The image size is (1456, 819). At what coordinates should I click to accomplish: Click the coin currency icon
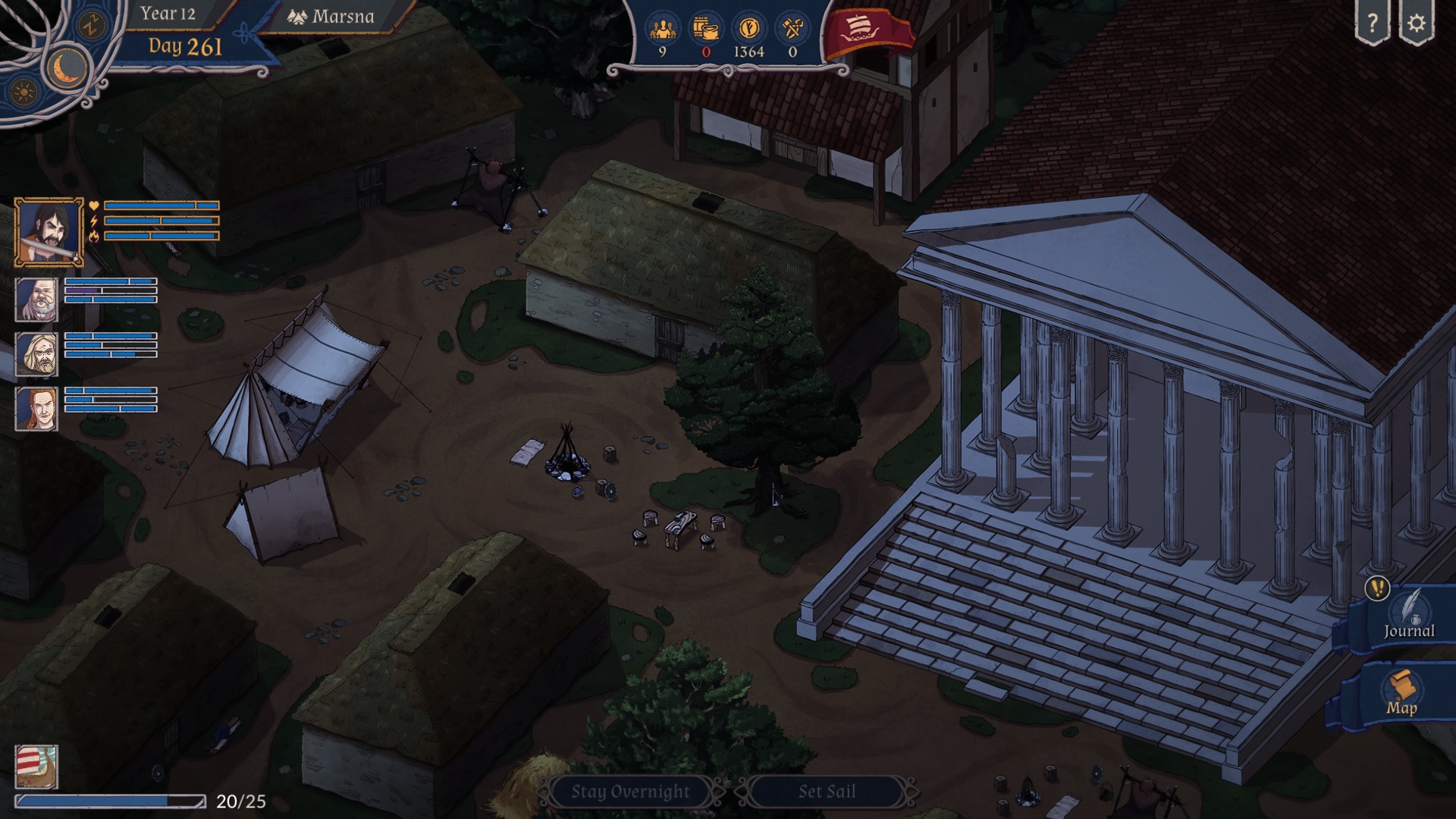click(x=748, y=30)
